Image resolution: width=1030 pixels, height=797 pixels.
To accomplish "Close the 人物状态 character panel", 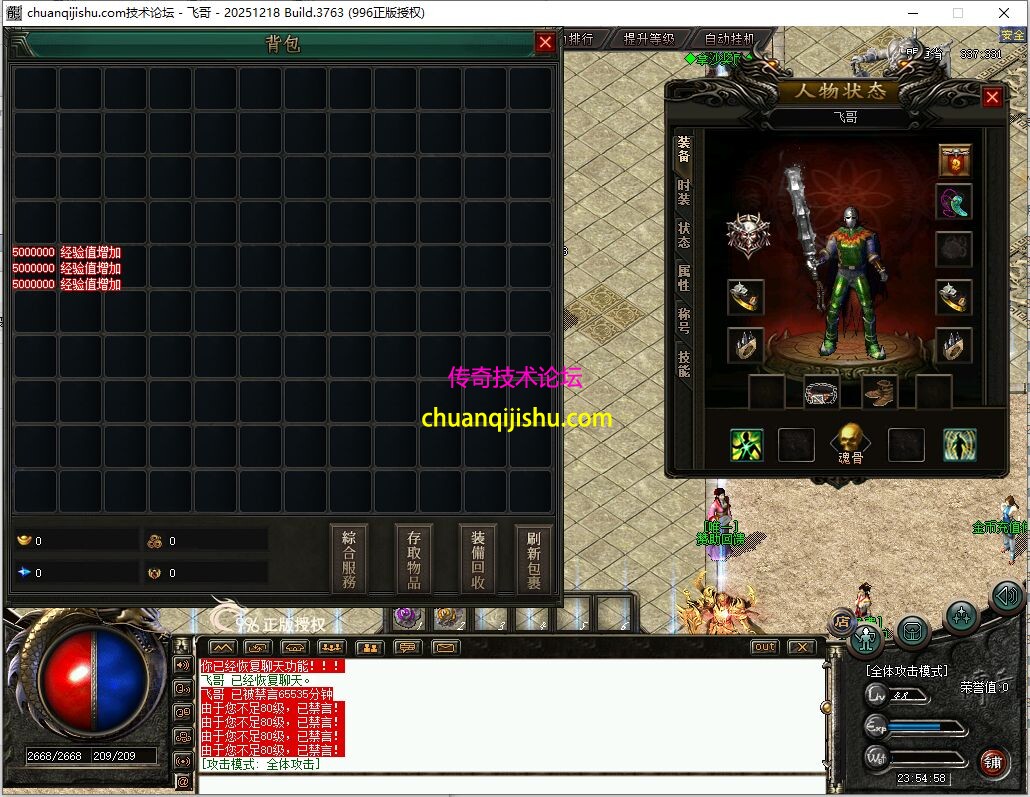I will [992, 97].
